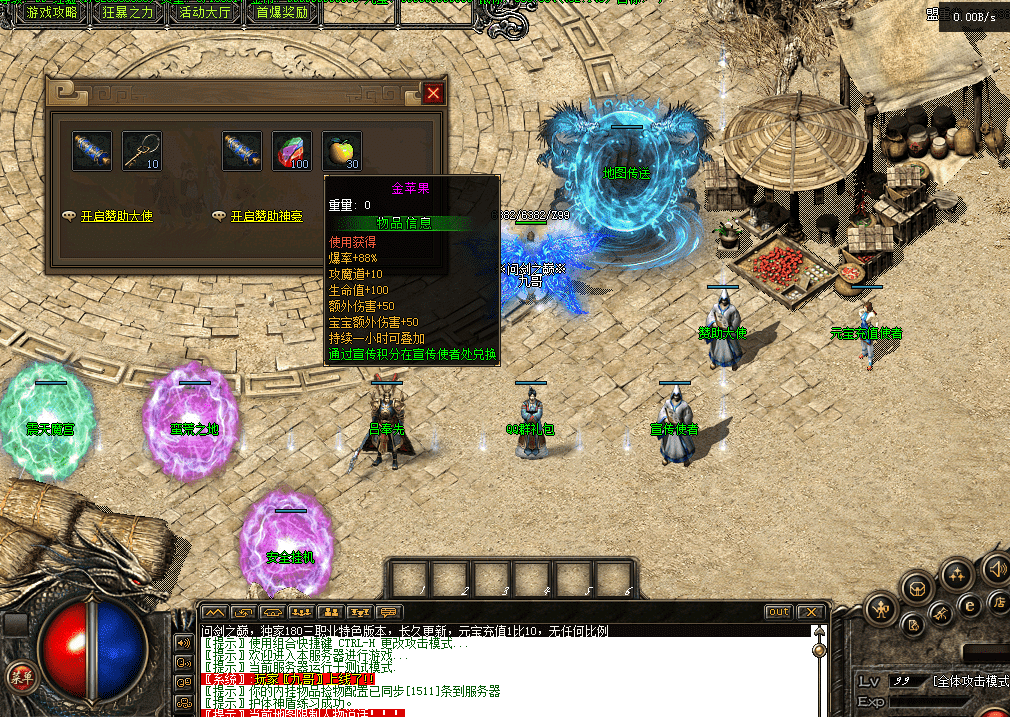Viewport: 1010px width, 717px height.
Task: Select the golden key item slot
Action: point(142,151)
